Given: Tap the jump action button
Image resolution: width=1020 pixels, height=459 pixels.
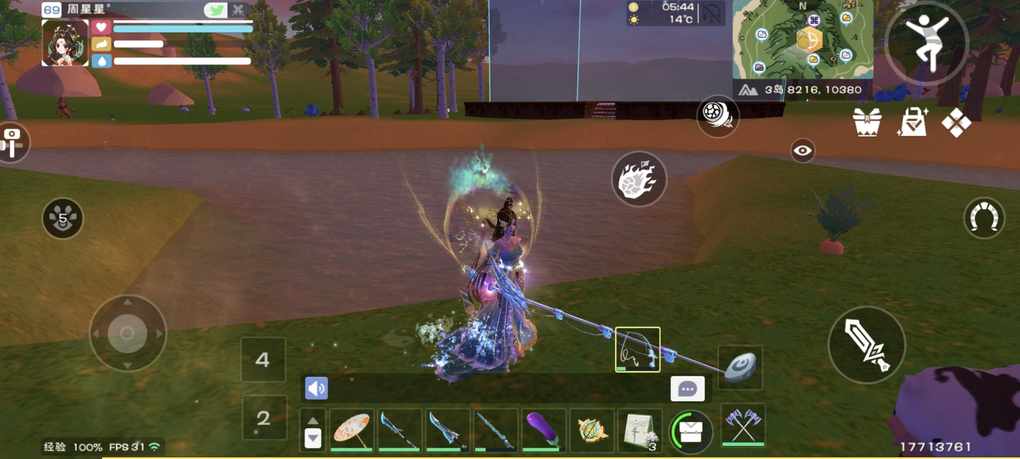Looking at the screenshot, I should 926,42.
